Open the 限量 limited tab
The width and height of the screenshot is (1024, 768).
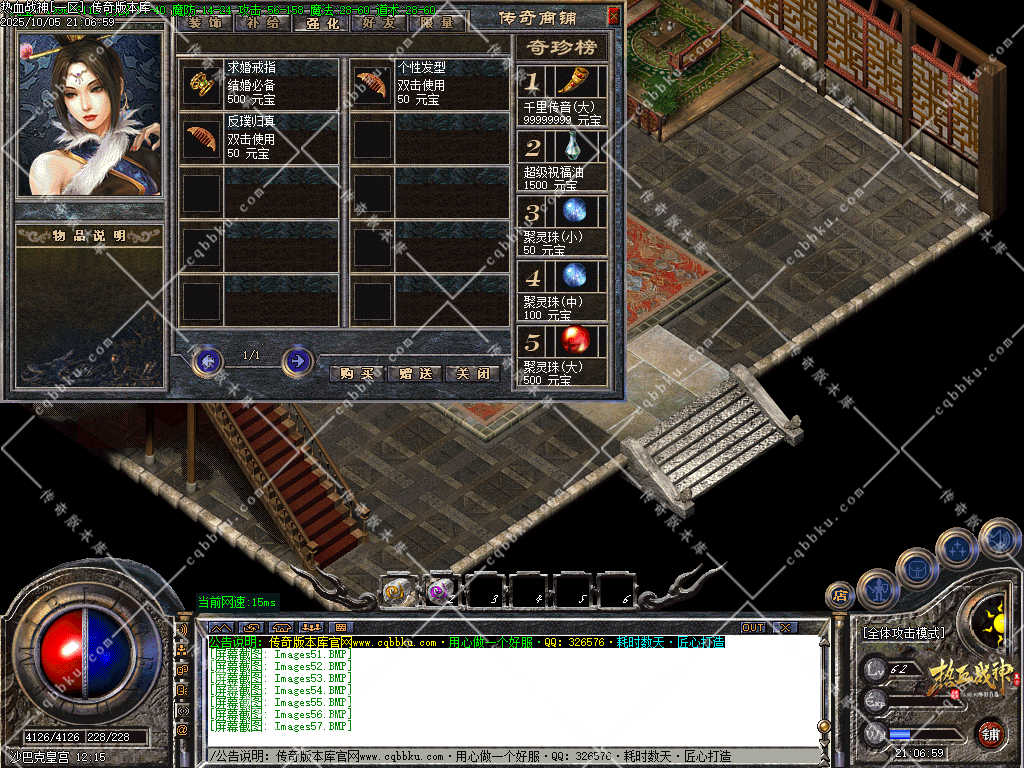tap(437, 22)
